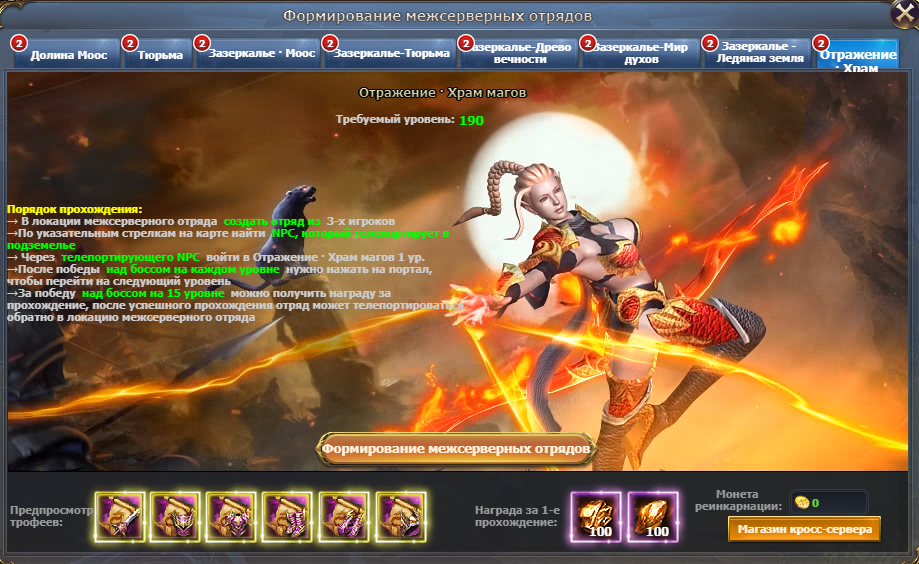Switch to the Долина Моос tab
The width and height of the screenshot is (919, 564).
(x=68, y=55)
